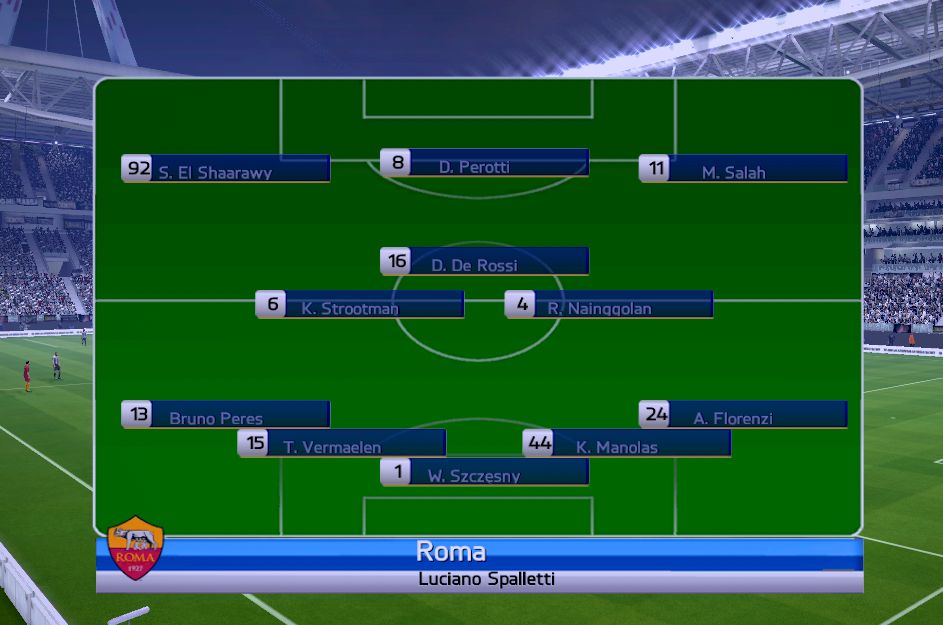Click the Roma club crest
943x625 pixels.
pos(135,548)
